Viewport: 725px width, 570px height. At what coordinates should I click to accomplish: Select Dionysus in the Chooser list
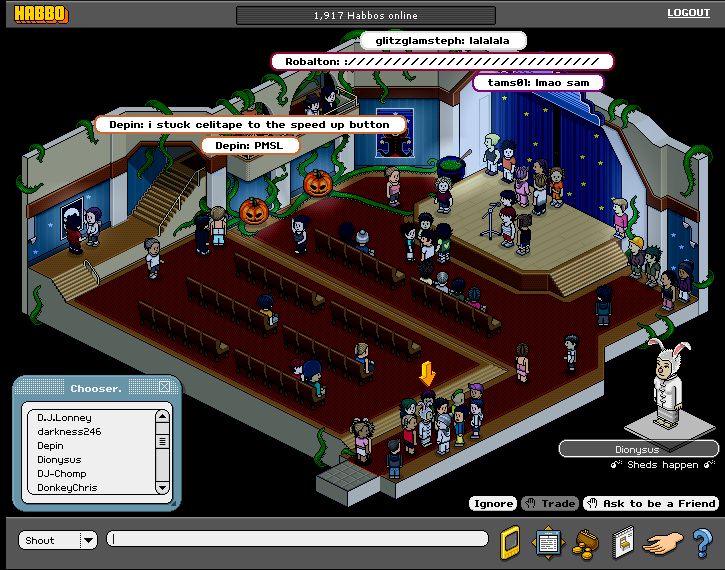59,459
